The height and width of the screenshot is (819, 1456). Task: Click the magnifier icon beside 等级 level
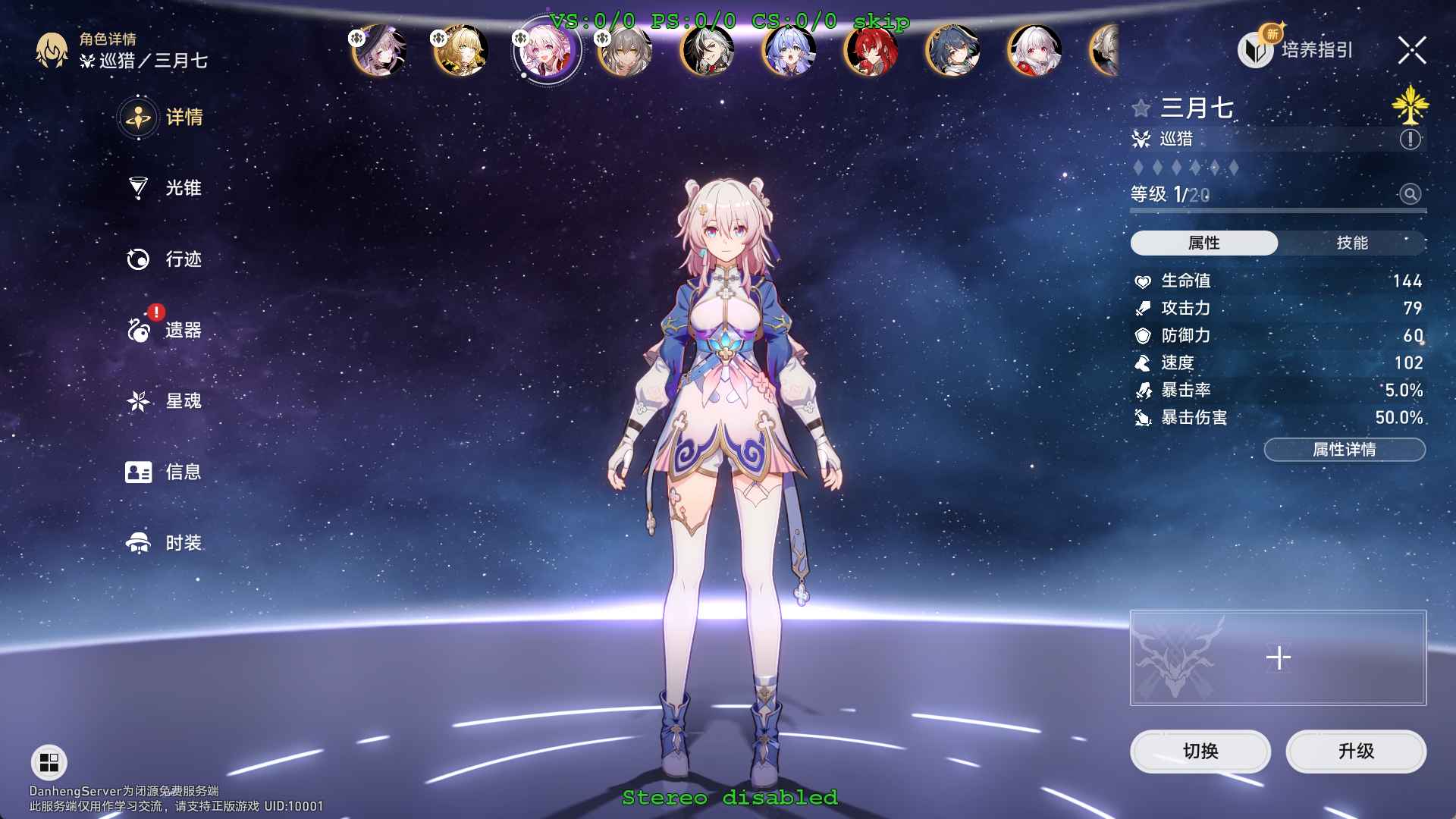point(1409,195)
